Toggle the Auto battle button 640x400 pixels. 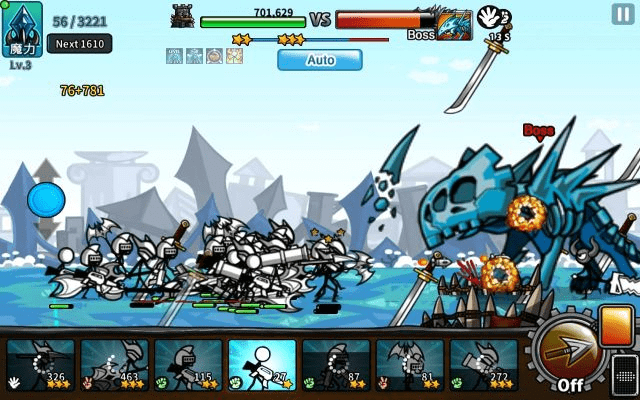click(x=319, y=60)
